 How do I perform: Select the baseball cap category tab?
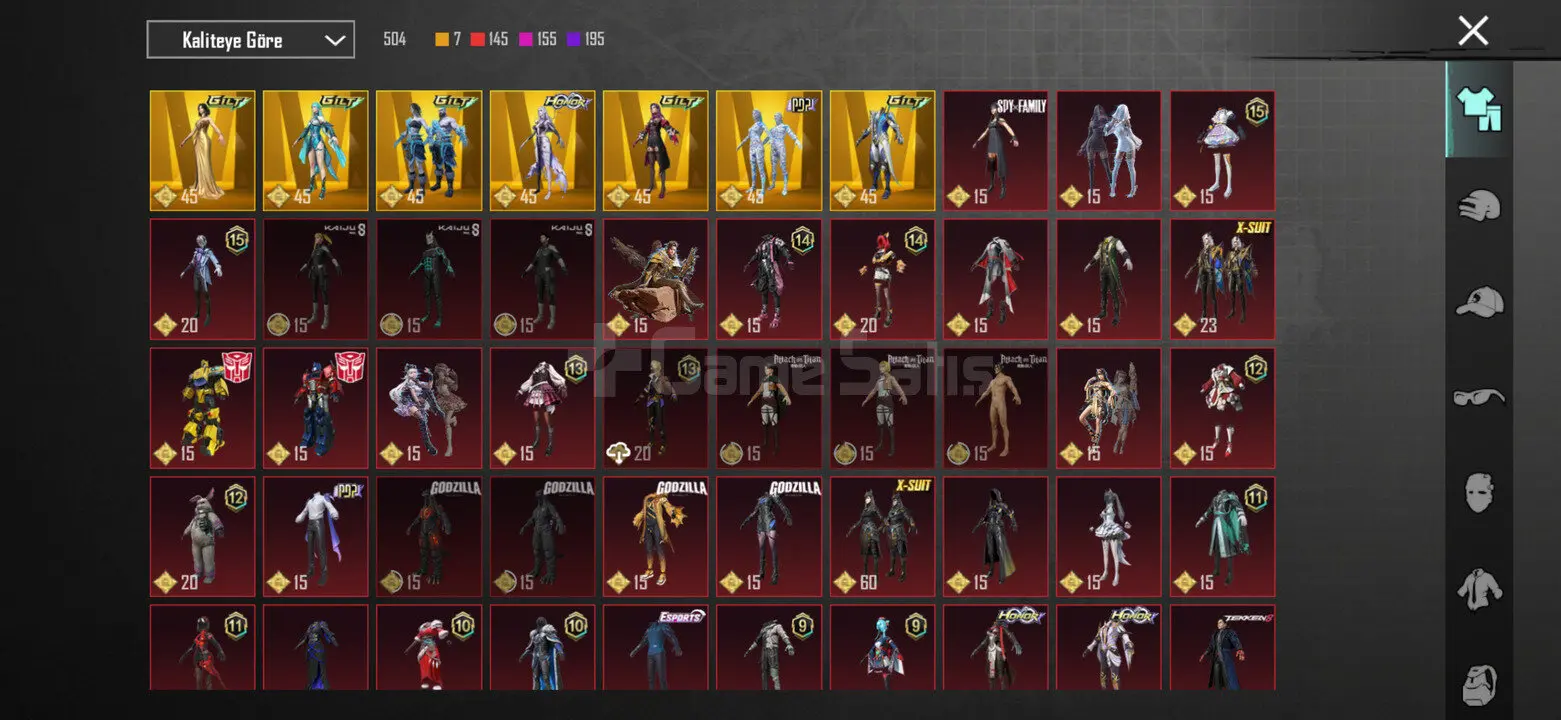[x=1479, y=301]
